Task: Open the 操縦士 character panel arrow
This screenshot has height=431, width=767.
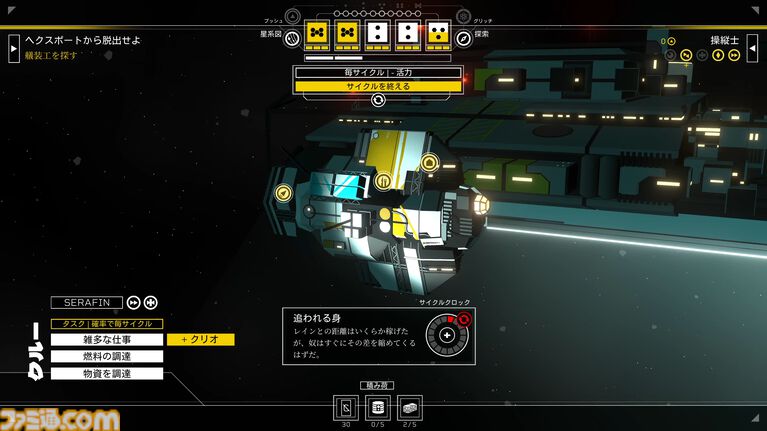Action: pos(752,47)
